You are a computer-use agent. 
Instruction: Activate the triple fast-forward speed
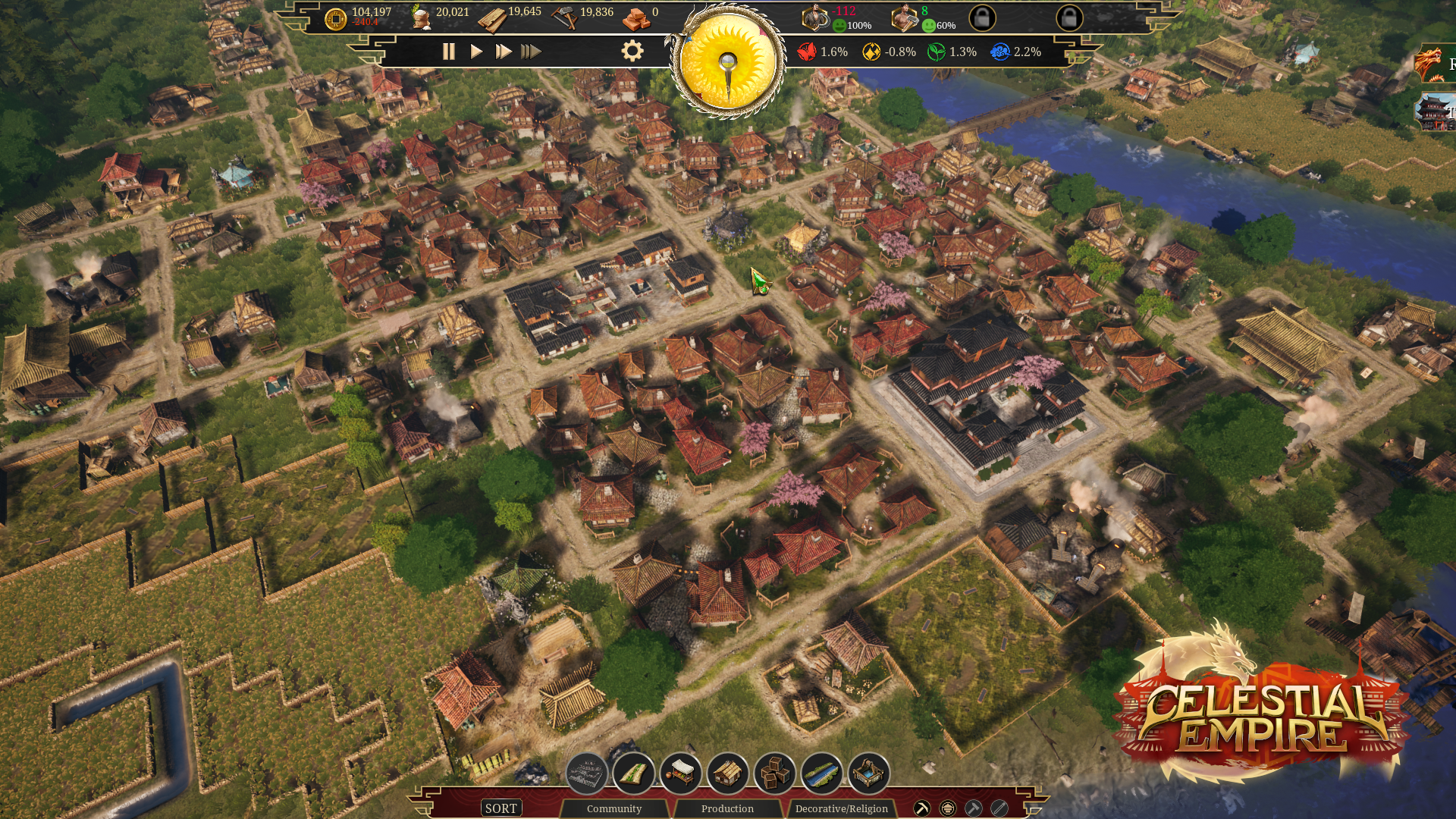tap(531, 52)
